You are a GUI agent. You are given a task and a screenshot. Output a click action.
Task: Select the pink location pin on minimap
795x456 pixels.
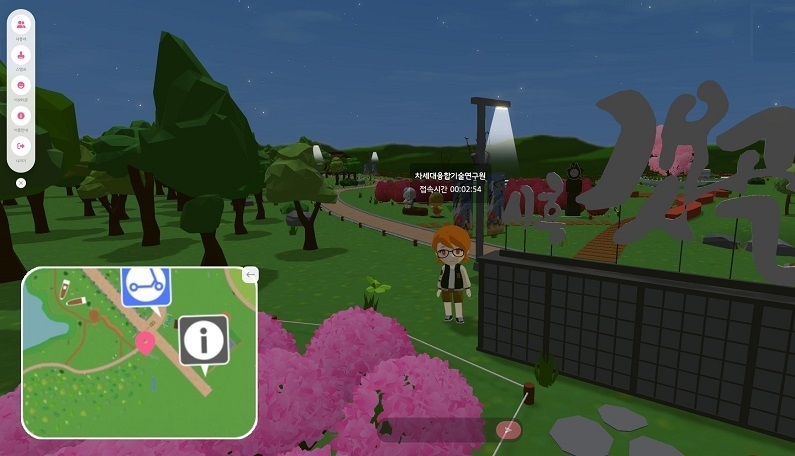pyautogui.click(x=145, y=343)
